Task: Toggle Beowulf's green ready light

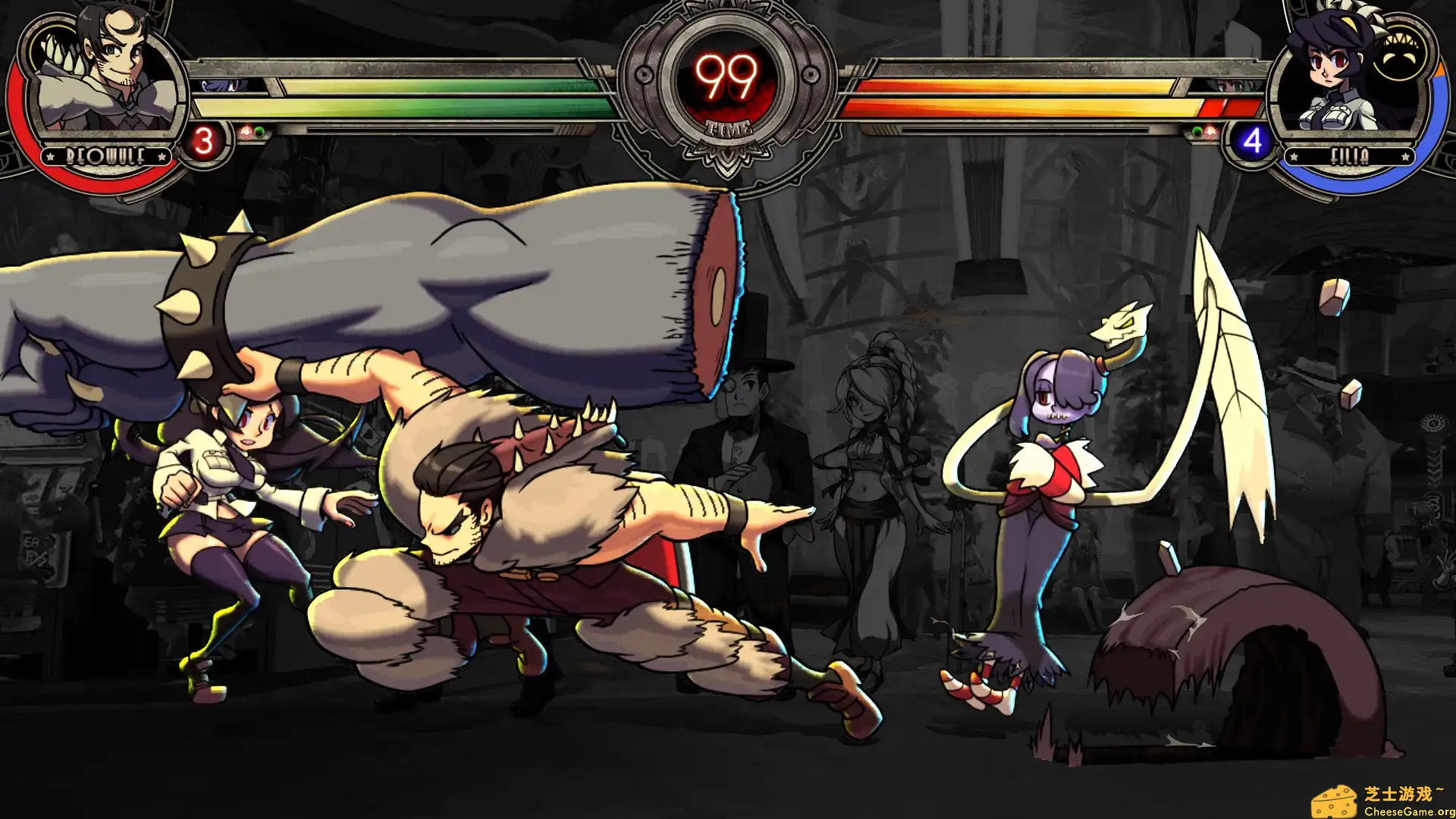Action: tap(259, 130)
